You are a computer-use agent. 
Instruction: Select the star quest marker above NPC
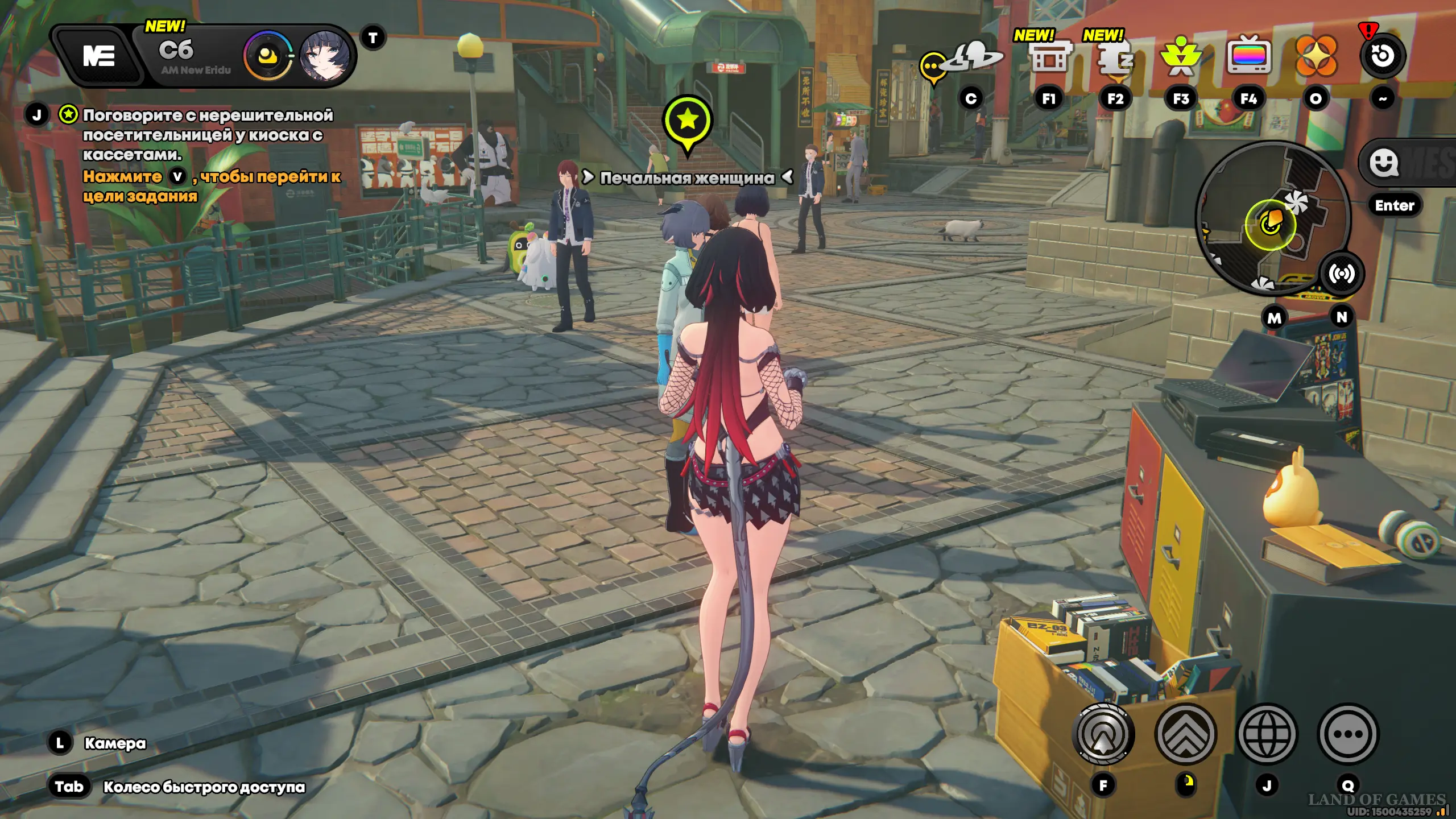pos(687,121)
